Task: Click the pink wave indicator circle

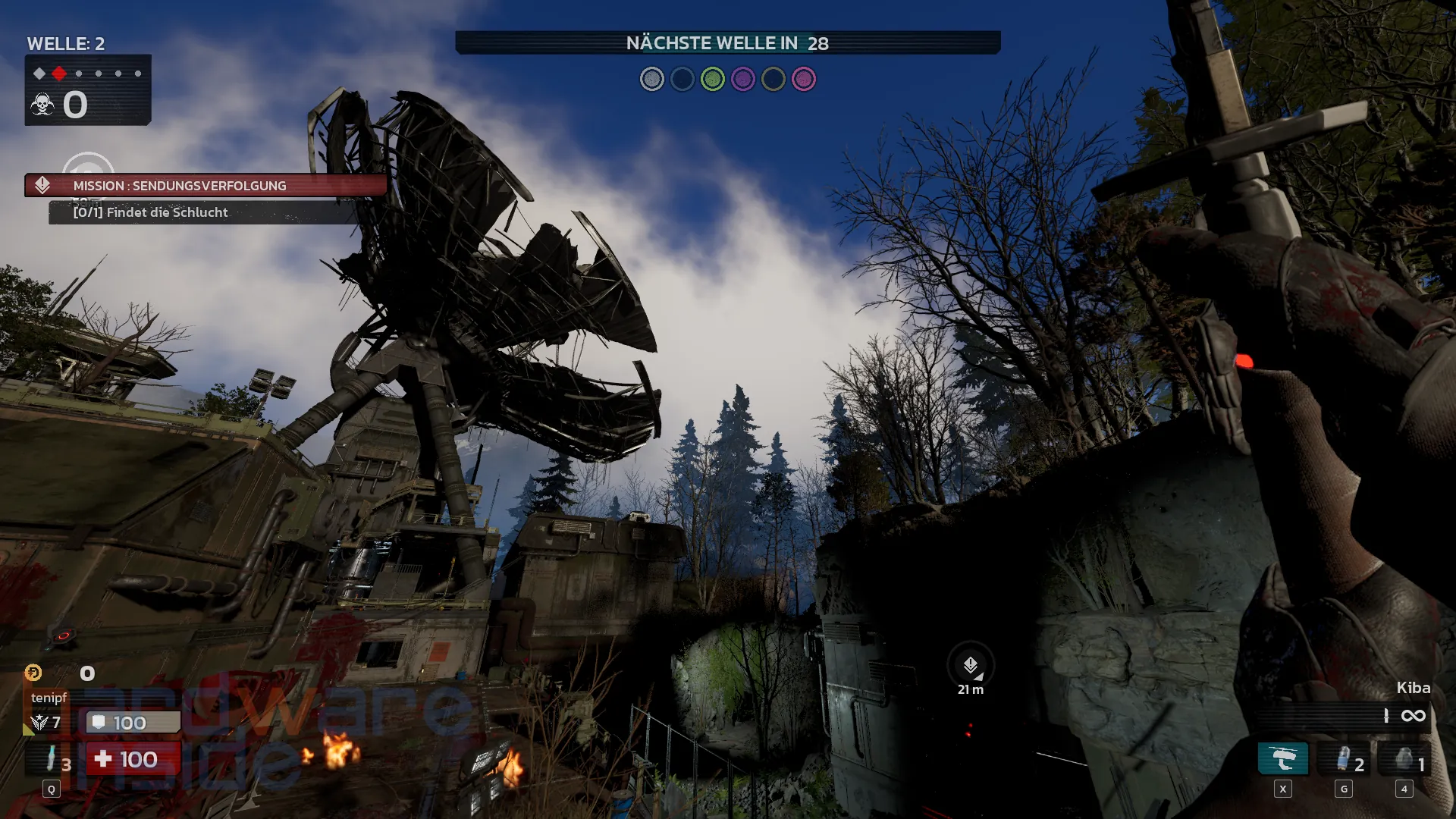Action: pos(803,79)
